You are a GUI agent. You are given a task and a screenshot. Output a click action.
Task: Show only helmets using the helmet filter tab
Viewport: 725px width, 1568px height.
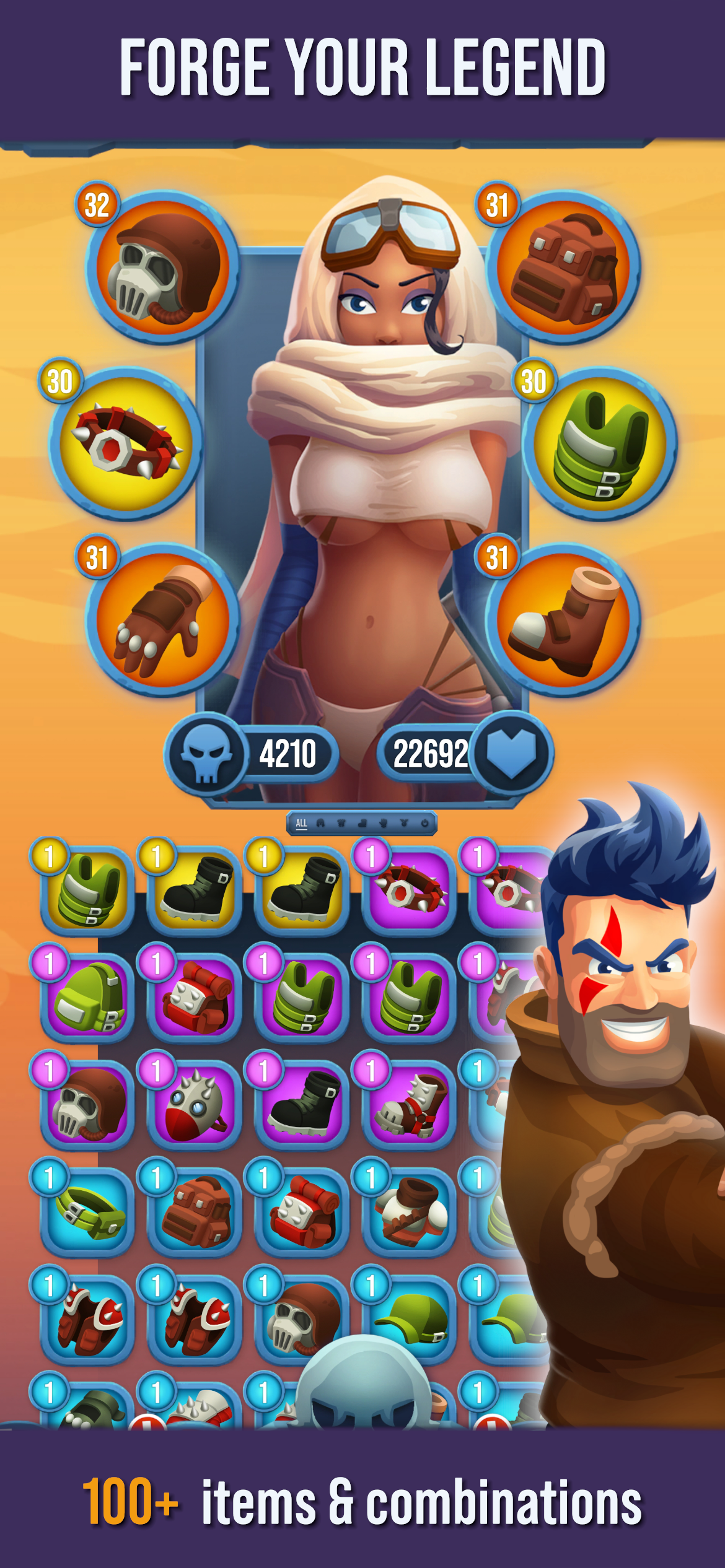pos(321,824)
